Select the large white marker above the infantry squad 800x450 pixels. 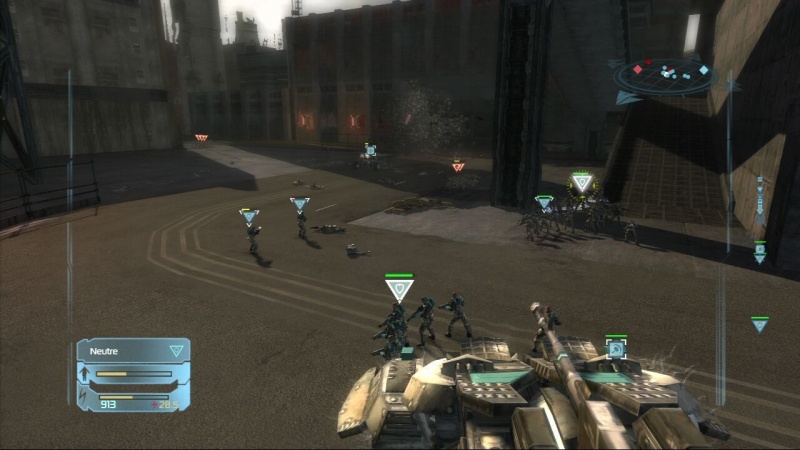(399, 290)
